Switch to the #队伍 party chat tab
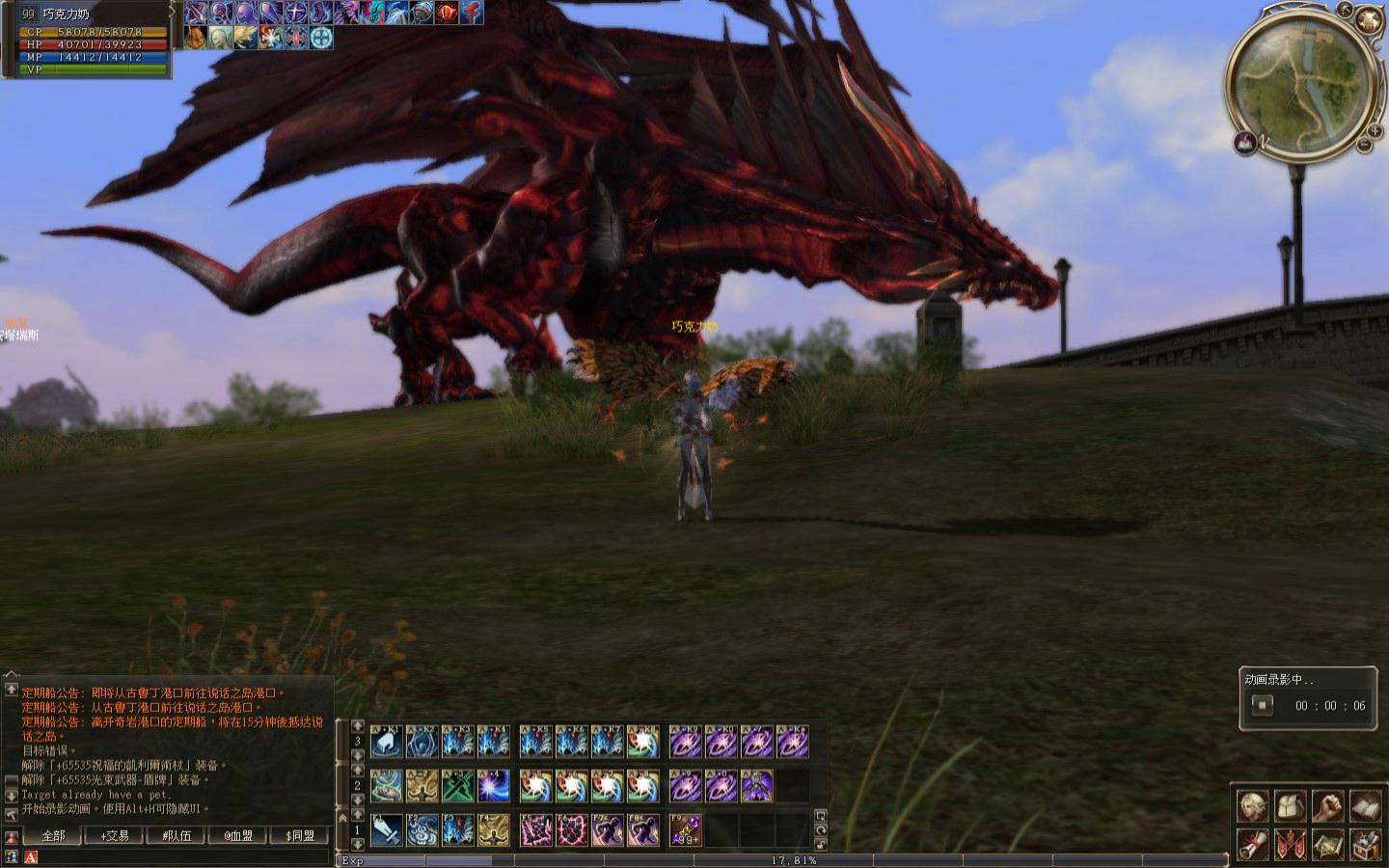 177,835
